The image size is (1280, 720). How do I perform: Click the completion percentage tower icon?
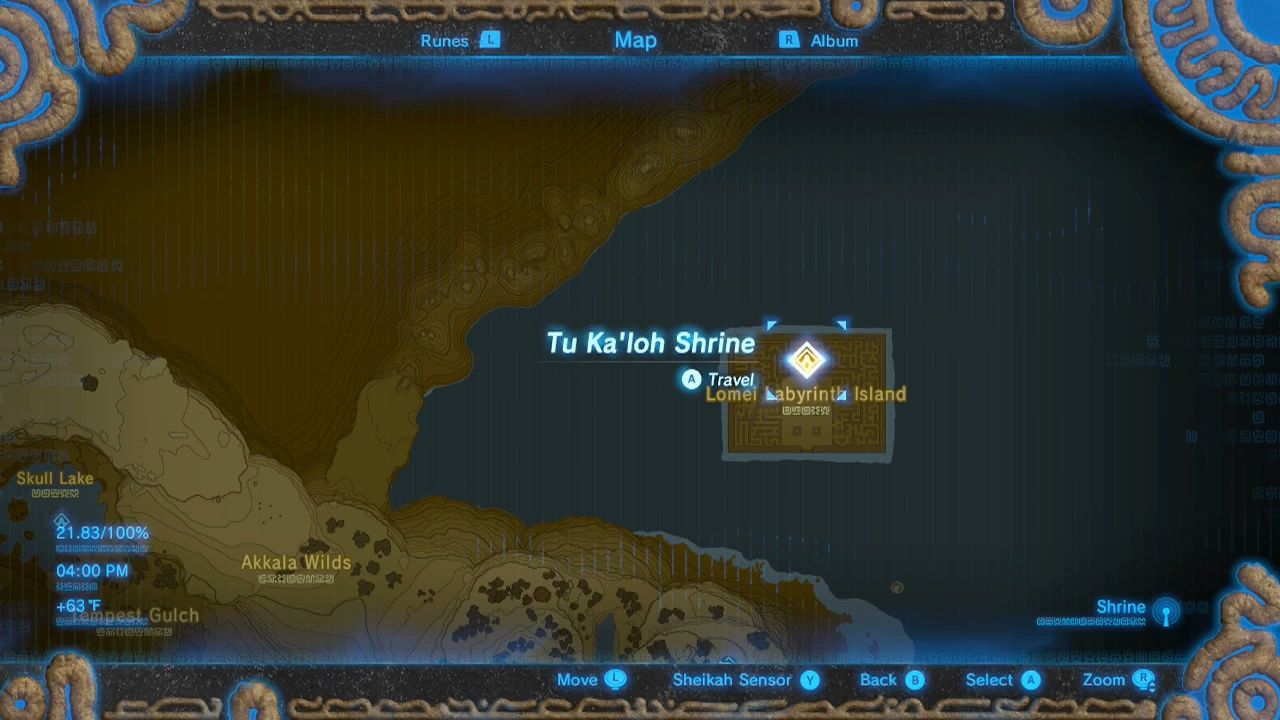[61, 521]
